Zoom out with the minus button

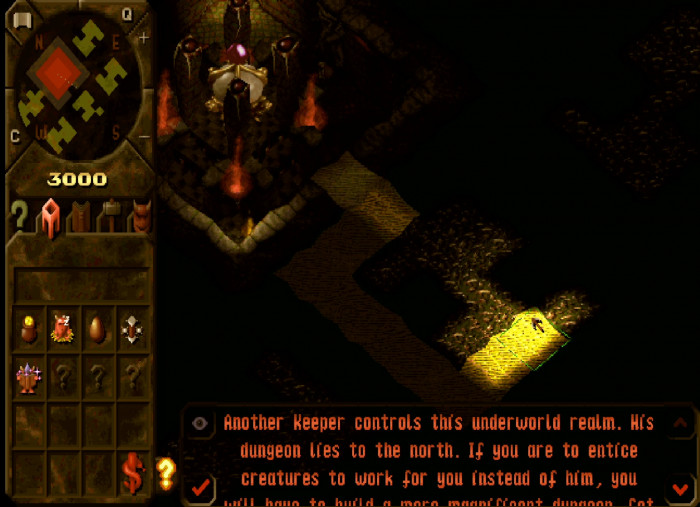coord(144,136)
